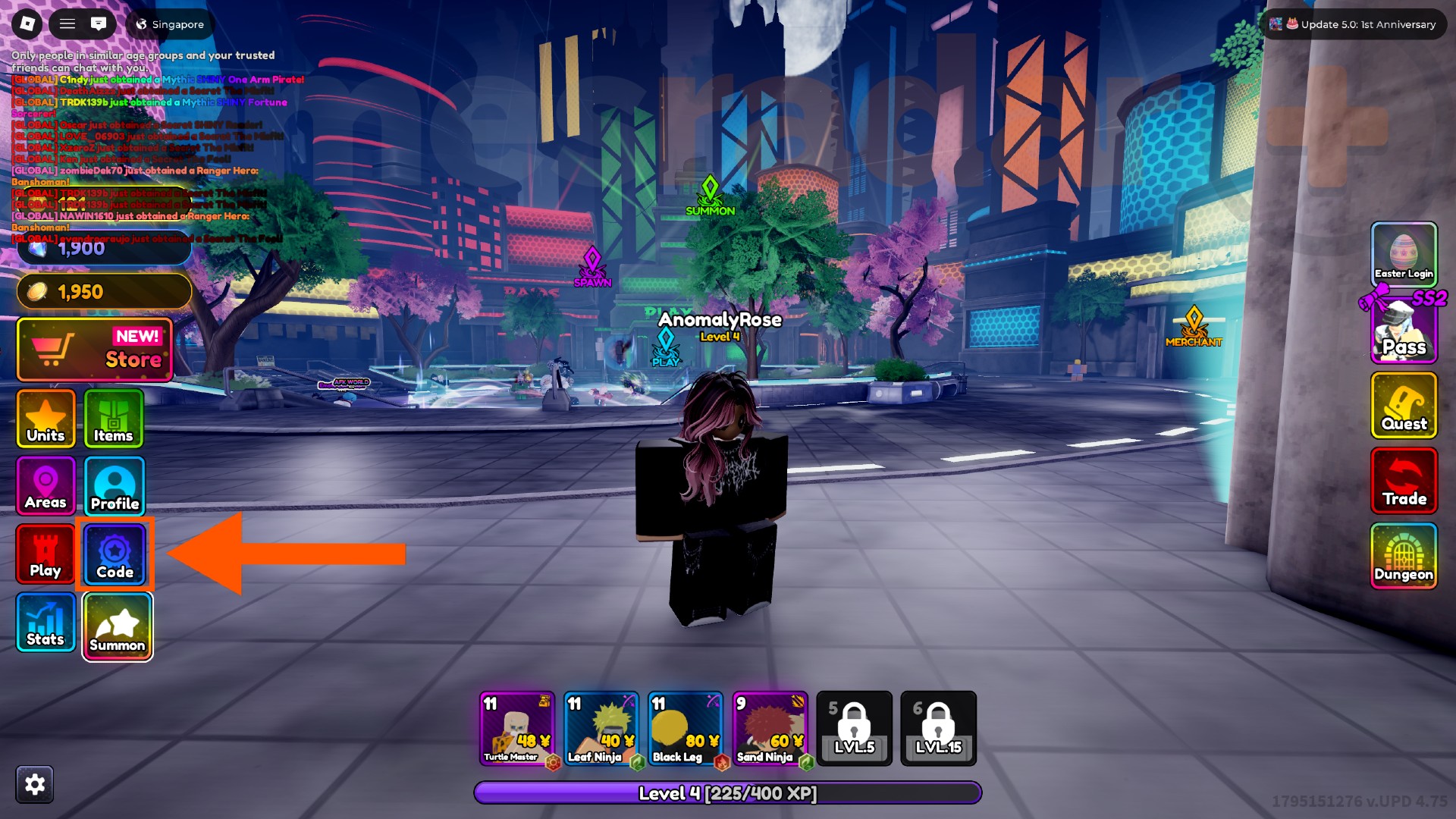
Task: Open the Trade menu
Action: (1404, 481)
